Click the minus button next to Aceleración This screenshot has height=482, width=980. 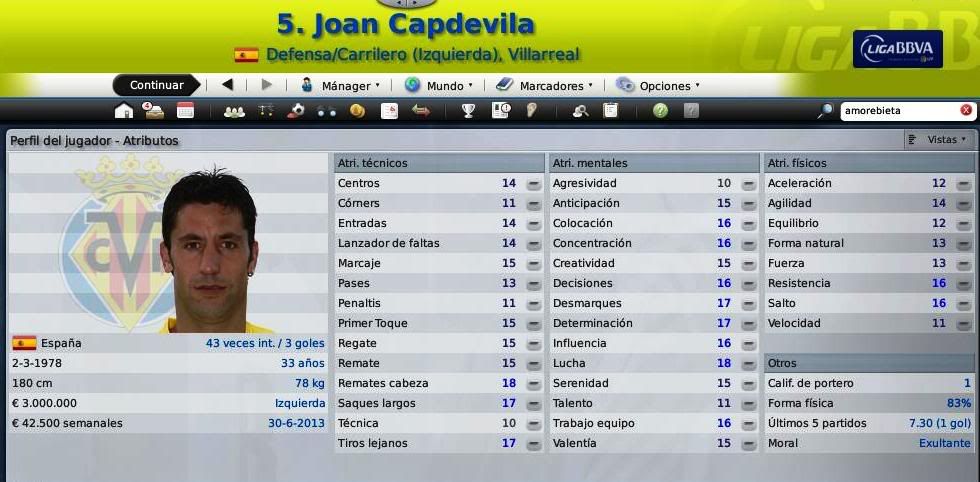coord(963,184)
